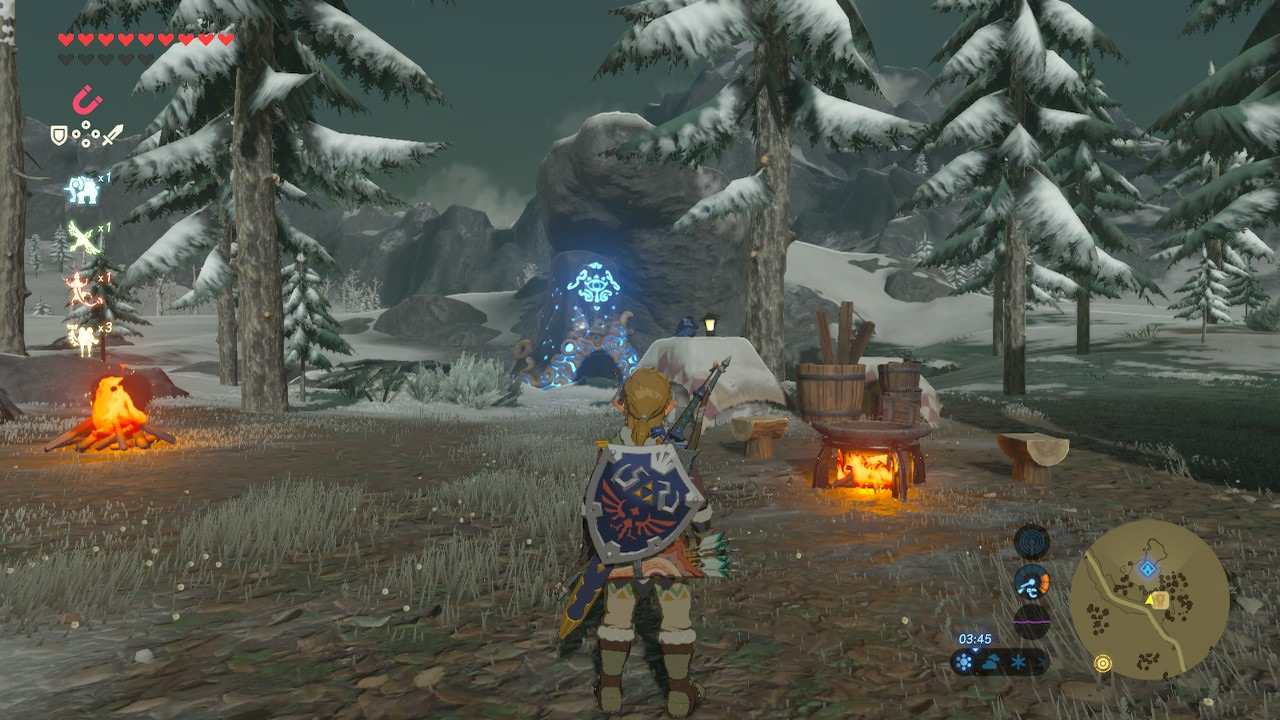The width and height of the screenshot is (1280, 720).
Task: Toggle the cloud weather indicator
Action: click(x=991, y=662)
